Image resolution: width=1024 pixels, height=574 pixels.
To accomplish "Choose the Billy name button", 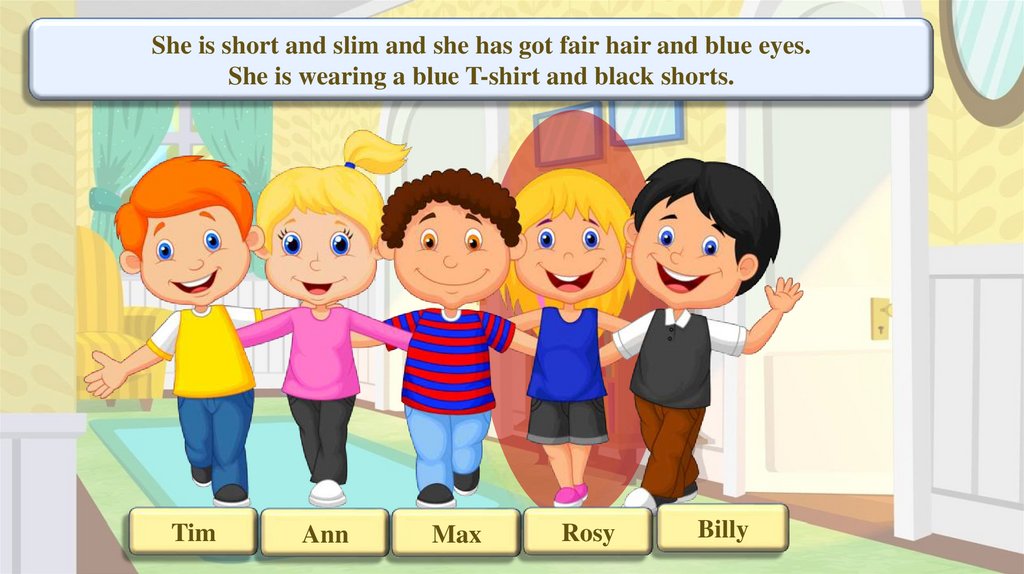I will [x=722, y=529].
